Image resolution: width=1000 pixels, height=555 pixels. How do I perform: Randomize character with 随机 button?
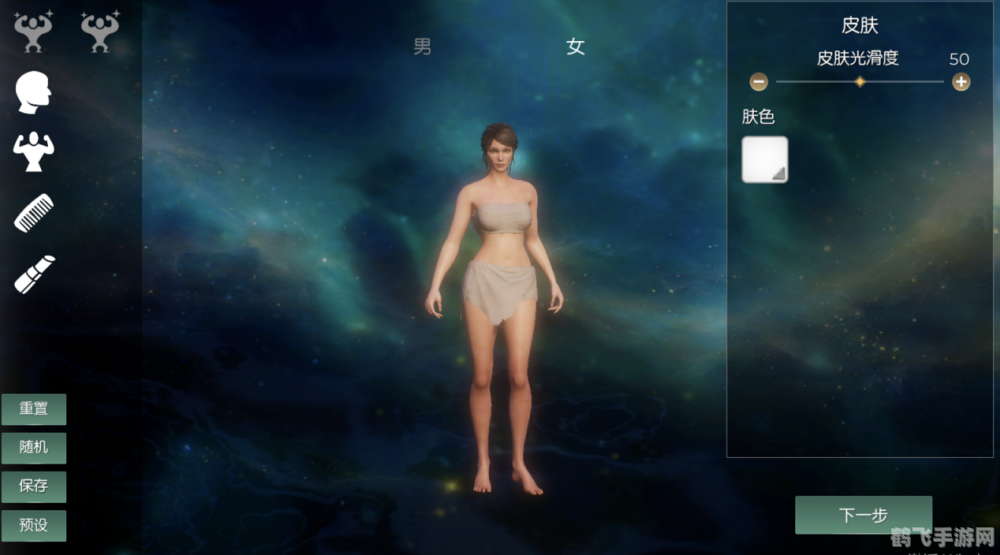(x=34, y=447)
